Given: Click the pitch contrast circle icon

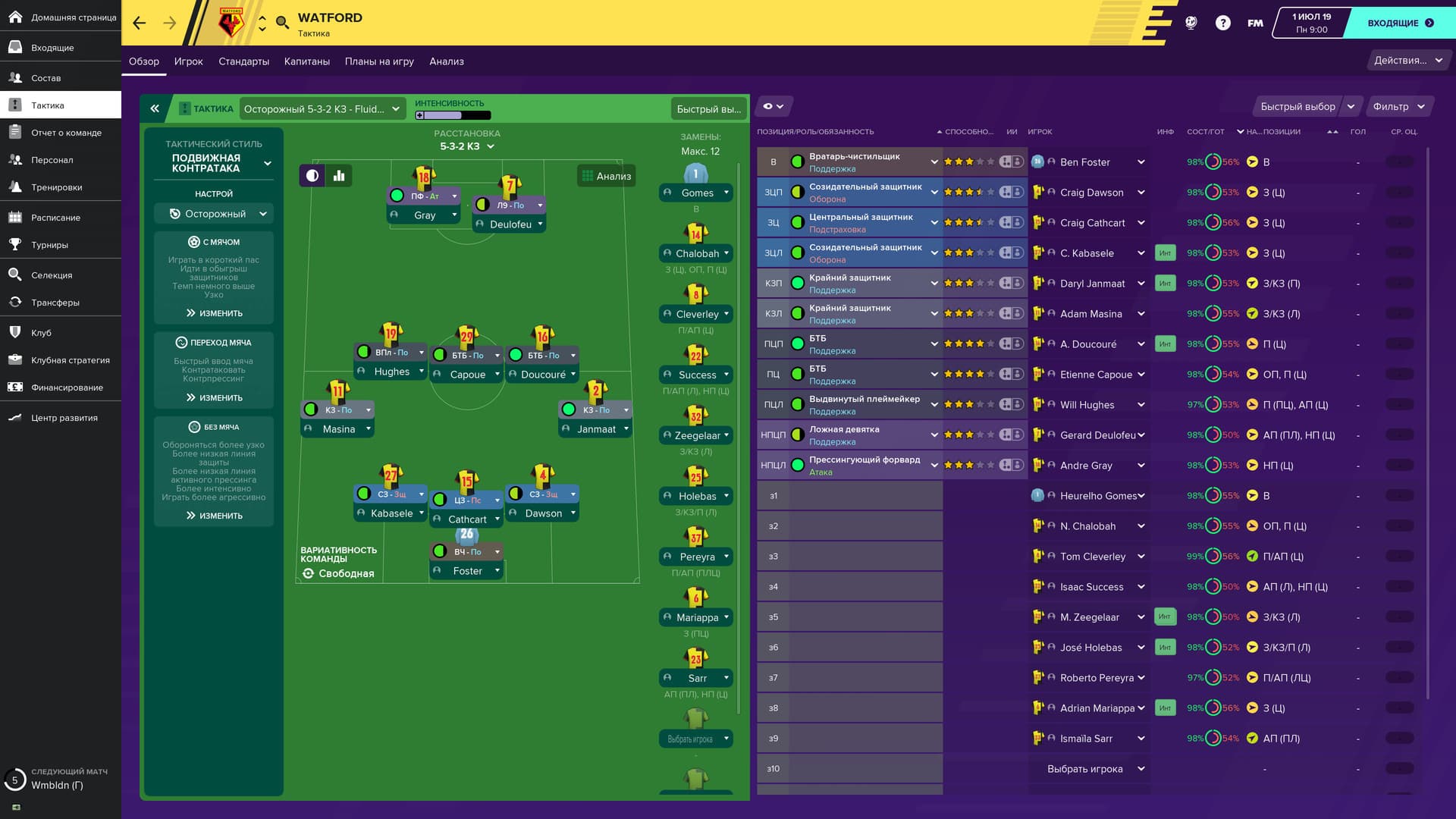Looking at the screenshot, I should pyautogui.click(x=312, y=175).
